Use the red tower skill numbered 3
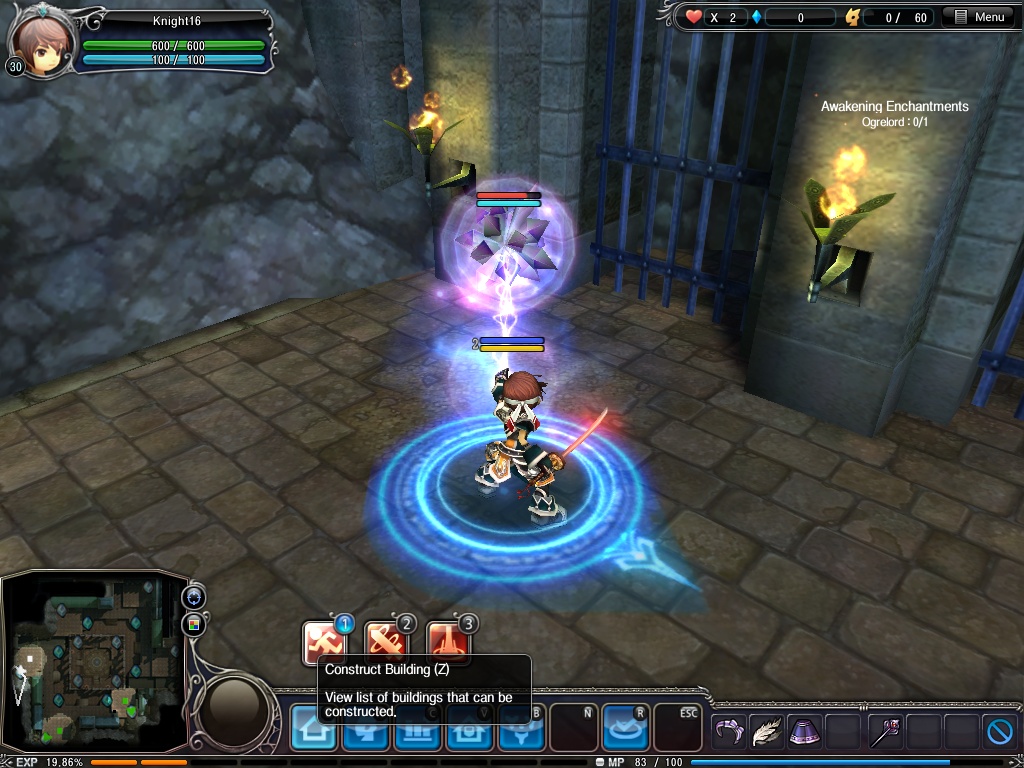Image resolution: width=1024 pixels, height=768 pixels. coord(448,641)
